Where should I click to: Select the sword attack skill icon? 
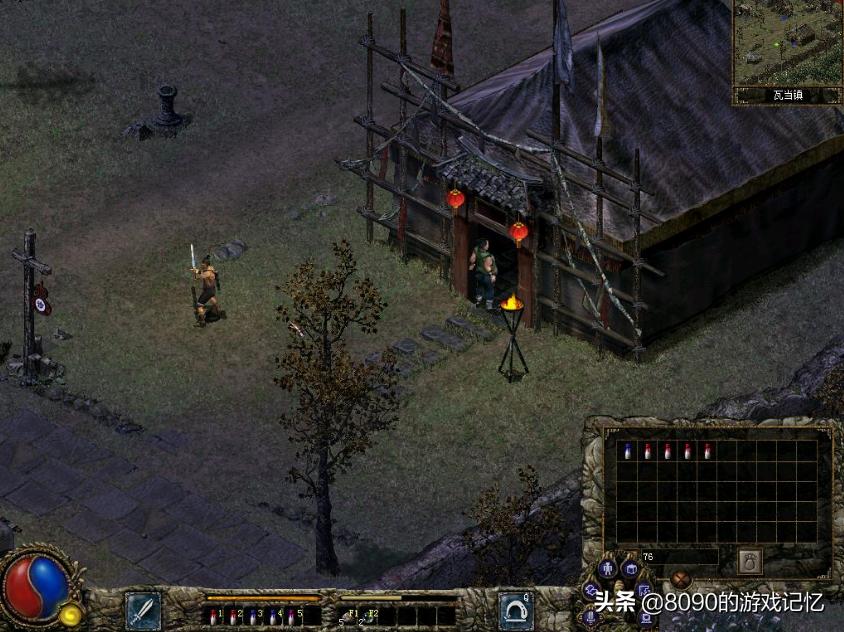tap(142, 609)
